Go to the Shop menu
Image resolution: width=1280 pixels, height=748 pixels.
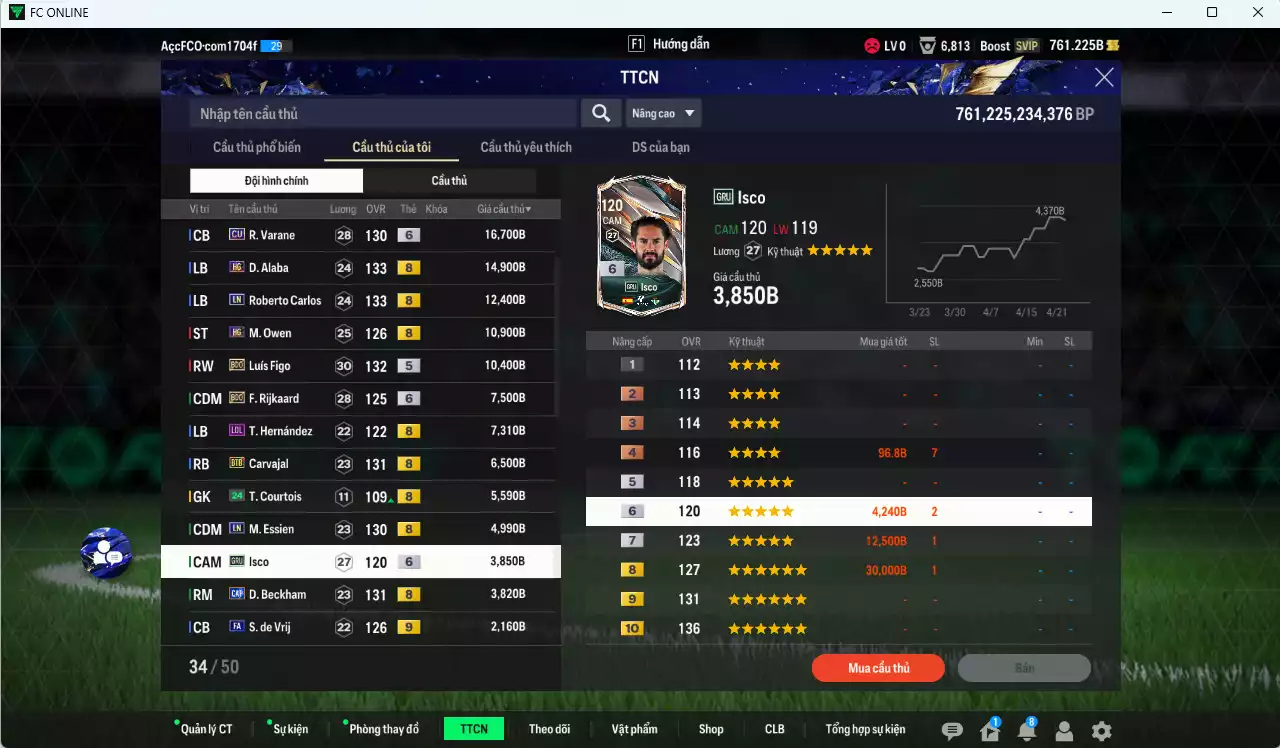pos(711,729)
